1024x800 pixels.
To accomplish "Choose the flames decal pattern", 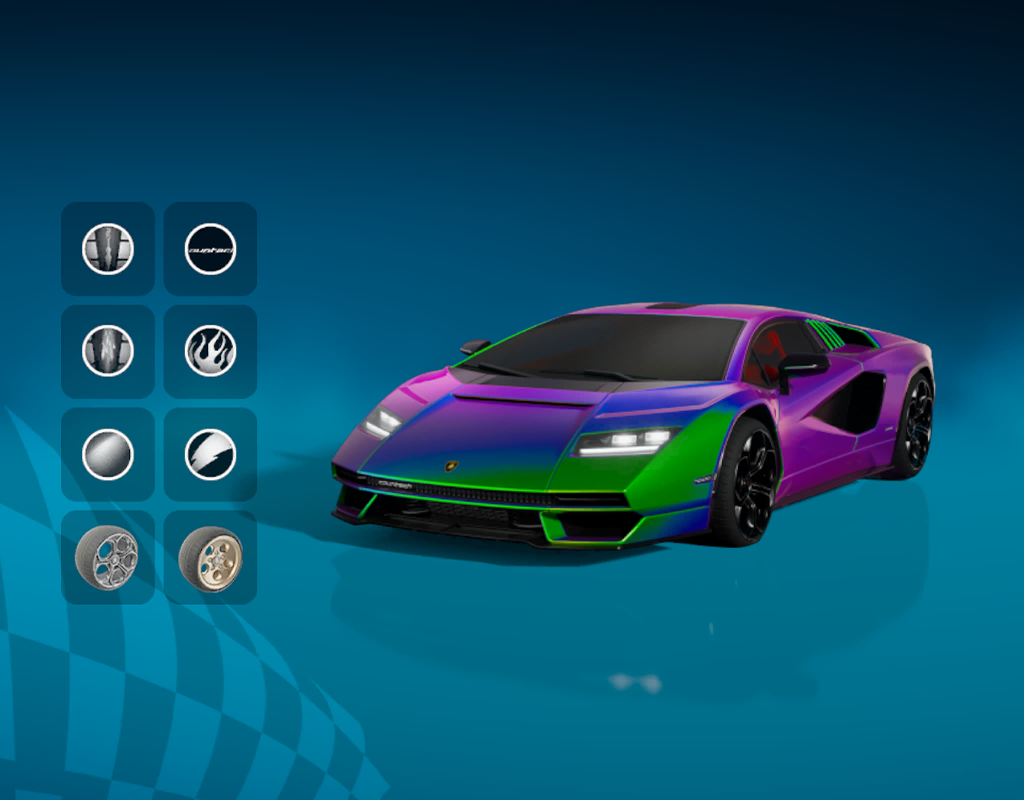I will [x=210, y=352].
